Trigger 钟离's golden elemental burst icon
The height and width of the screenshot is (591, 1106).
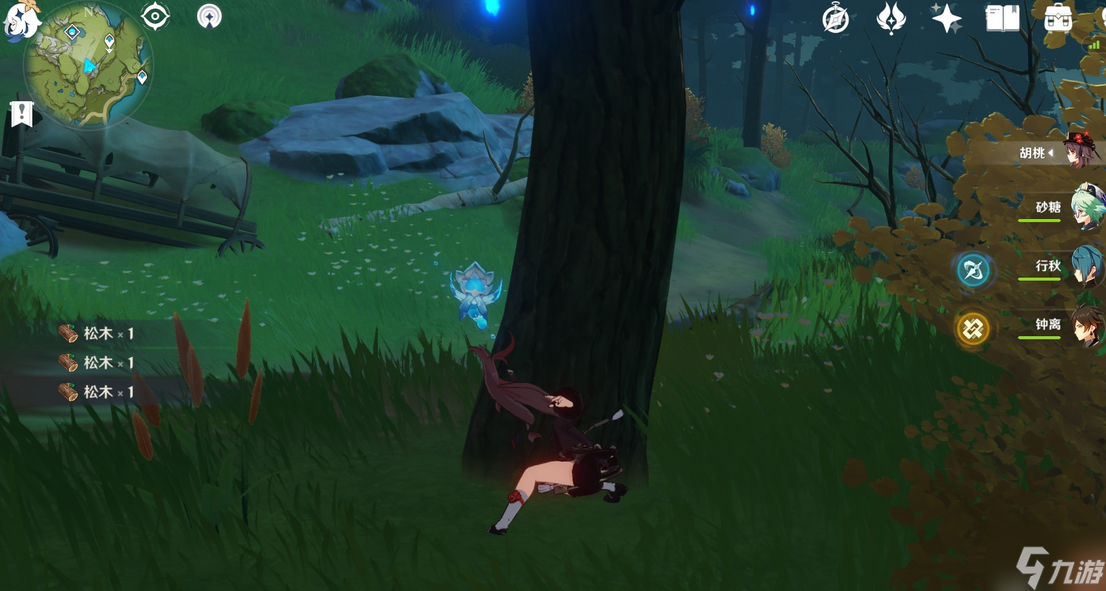click(x=973, y=328)
